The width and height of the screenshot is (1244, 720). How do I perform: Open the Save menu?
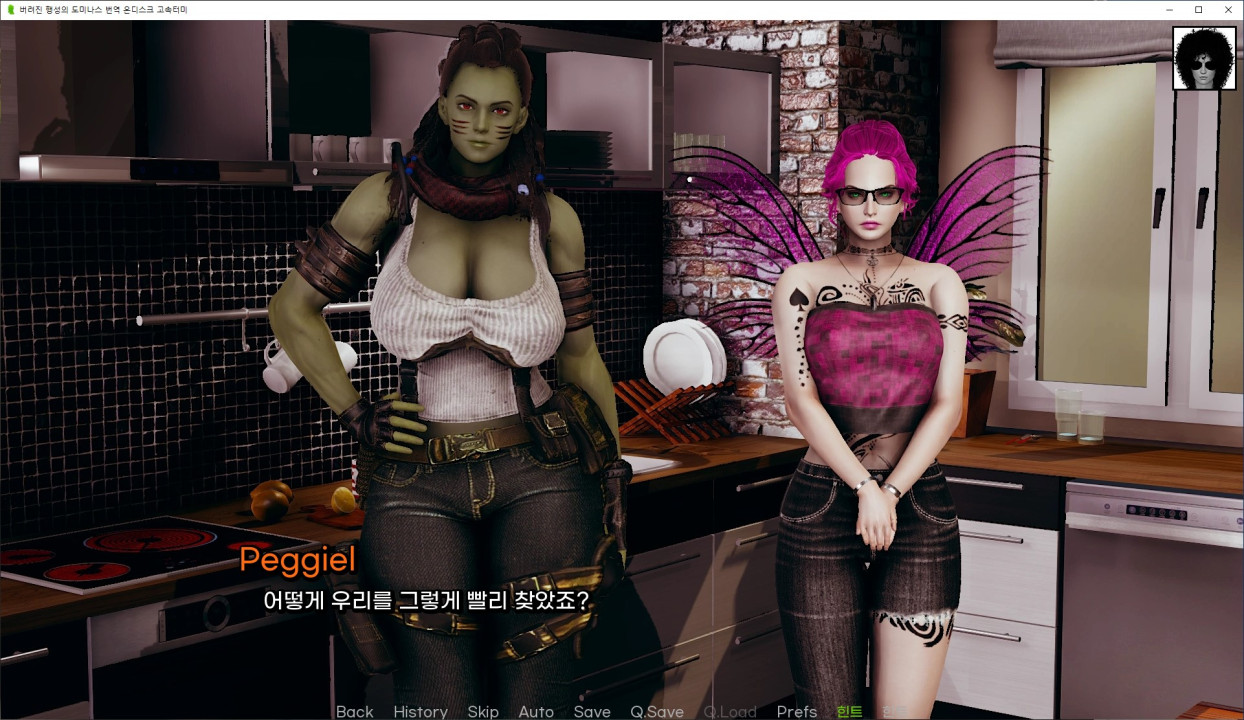tap(592, 711)
